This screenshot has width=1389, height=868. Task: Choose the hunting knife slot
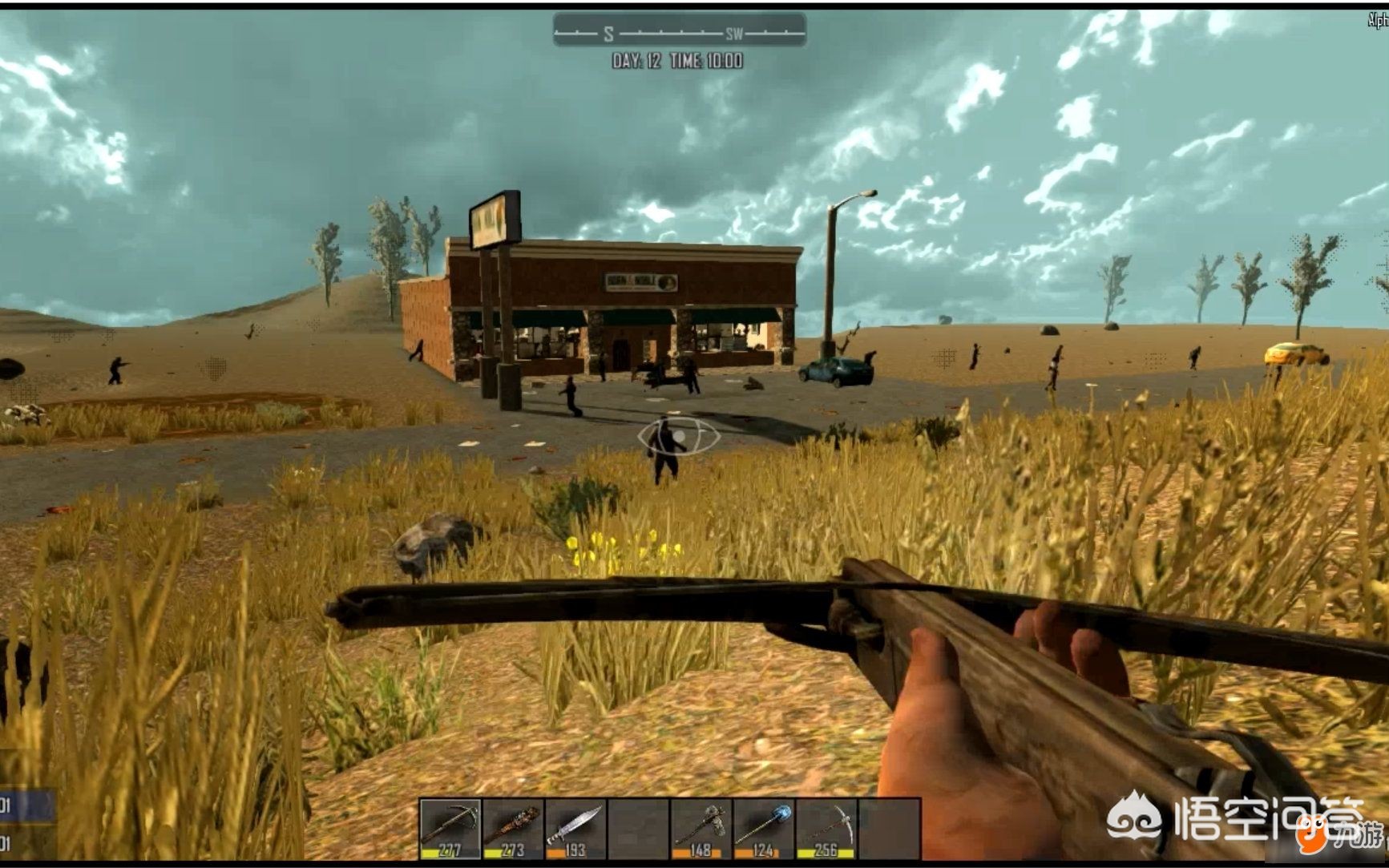point(575,828)
